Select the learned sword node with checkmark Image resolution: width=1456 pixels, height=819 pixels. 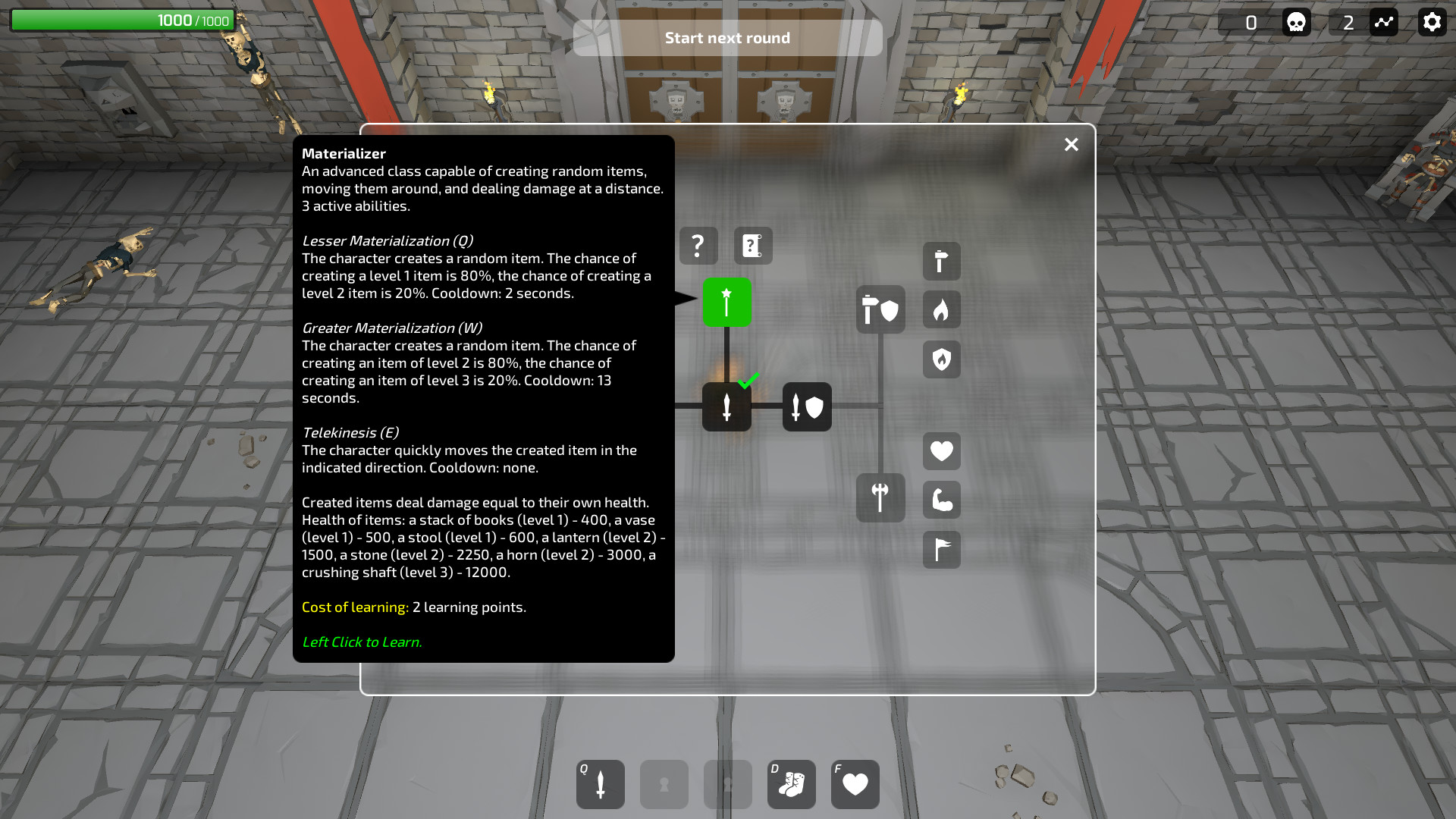point(726,407)
